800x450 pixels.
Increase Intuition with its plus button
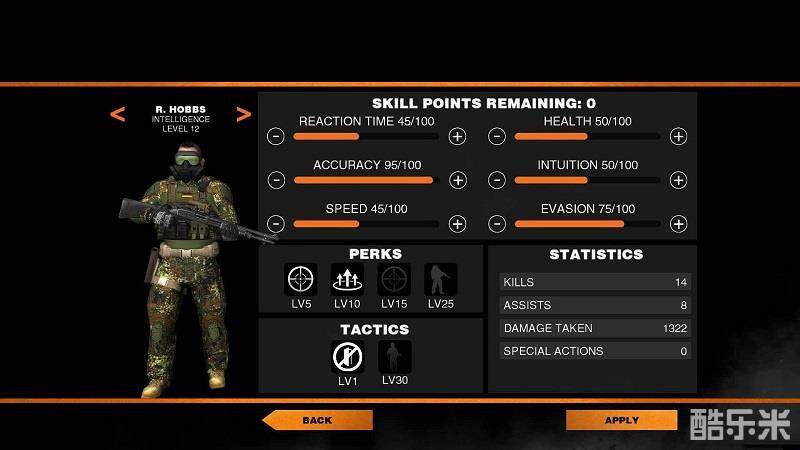pos(678,180)
